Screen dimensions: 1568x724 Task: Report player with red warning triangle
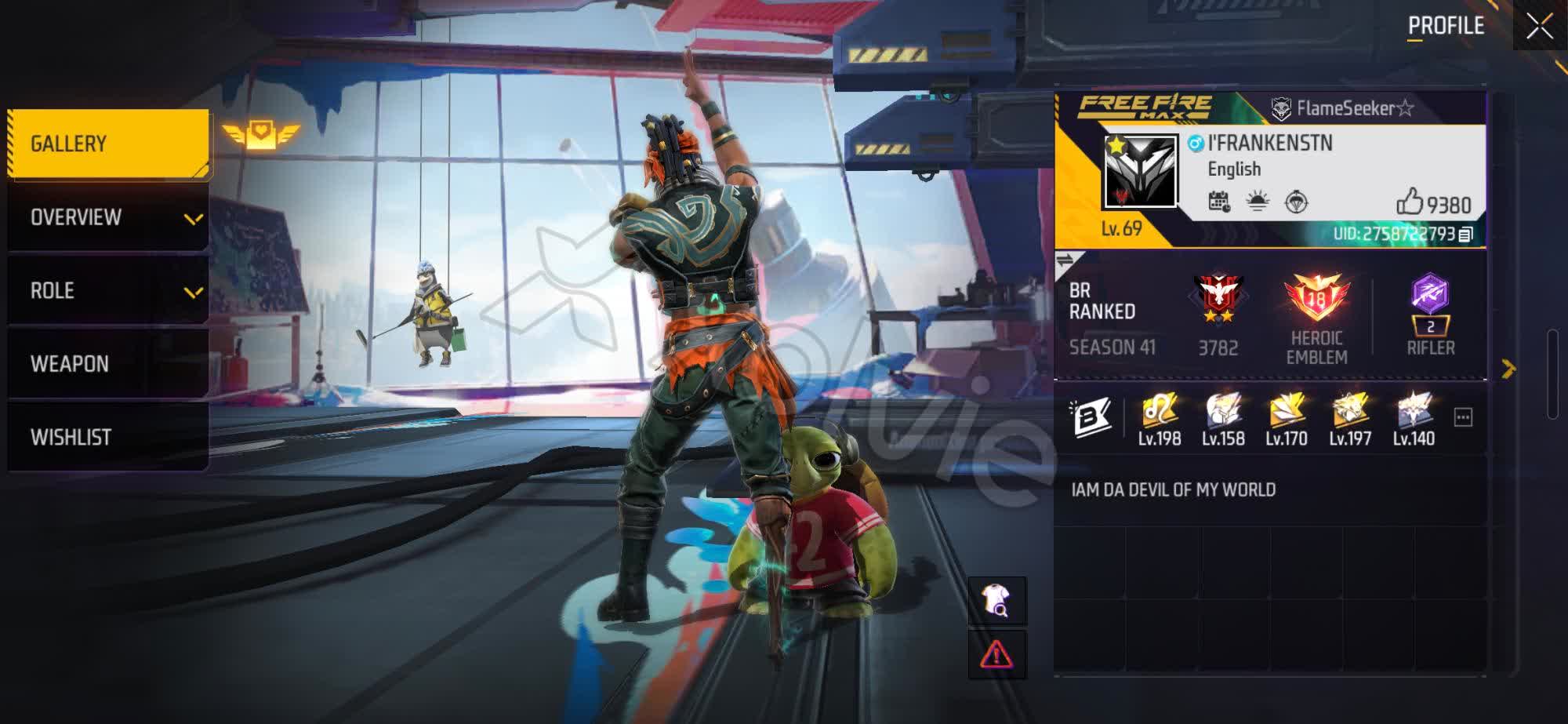click(996, 653)
